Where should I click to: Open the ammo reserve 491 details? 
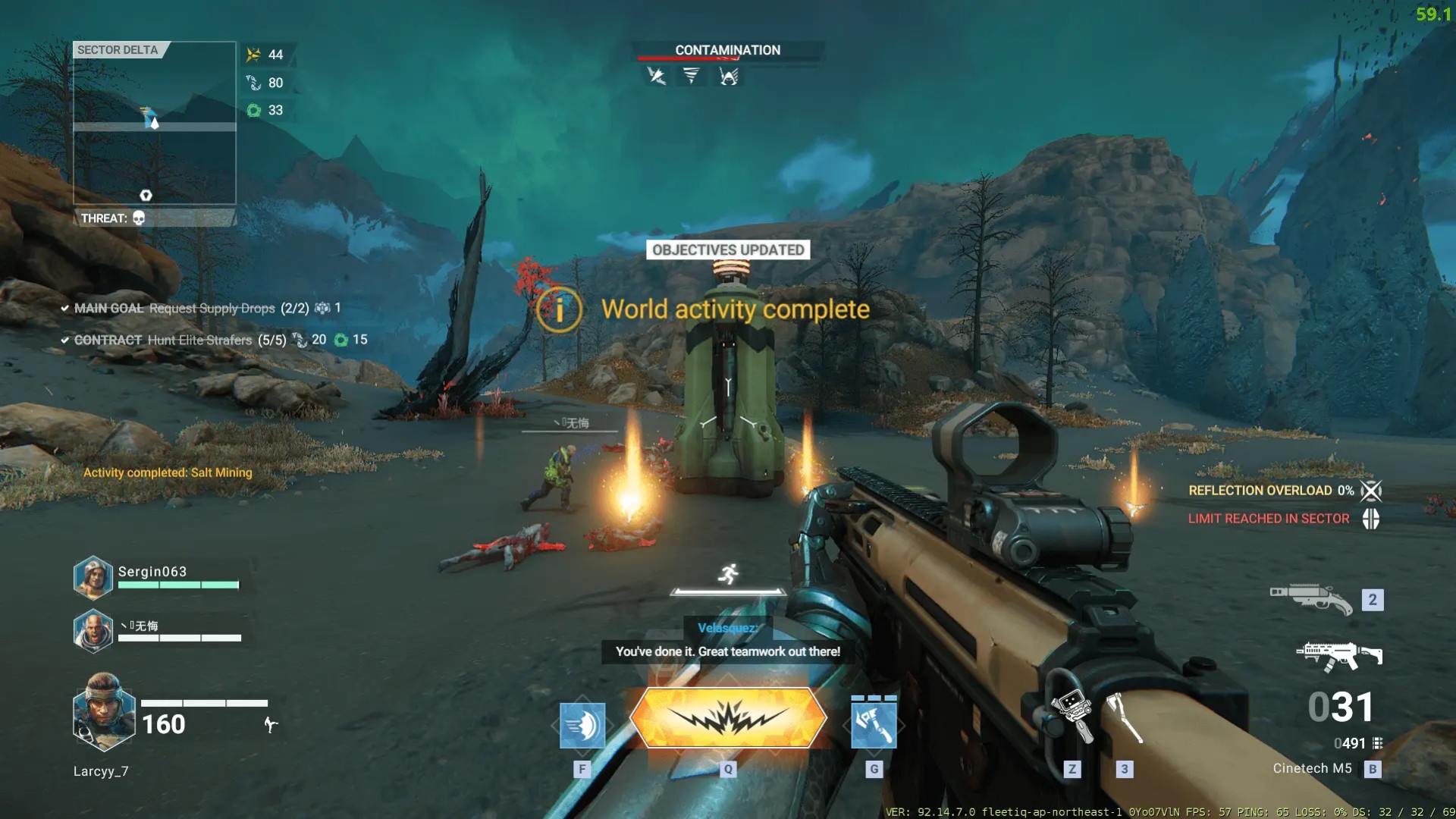1351,744
